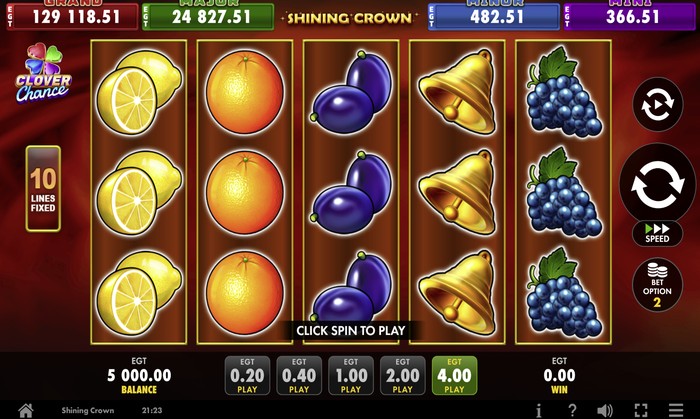The image size is (700, 419).
Task: Open the help question mark
Action: tap(572, 410)
